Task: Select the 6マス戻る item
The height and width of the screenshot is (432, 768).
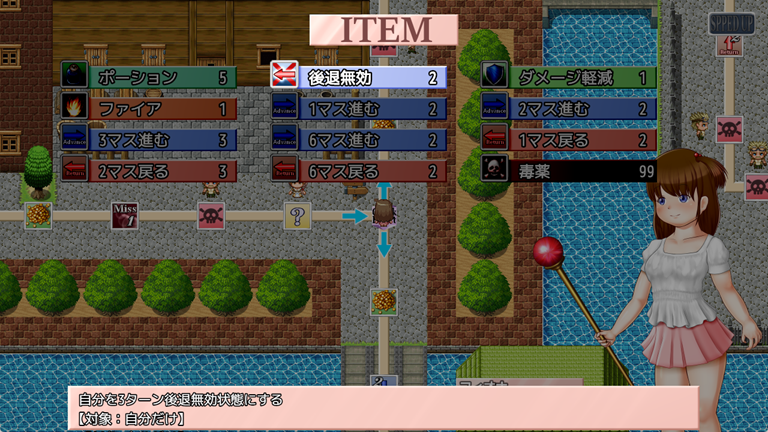Action: tap(359, 171)
